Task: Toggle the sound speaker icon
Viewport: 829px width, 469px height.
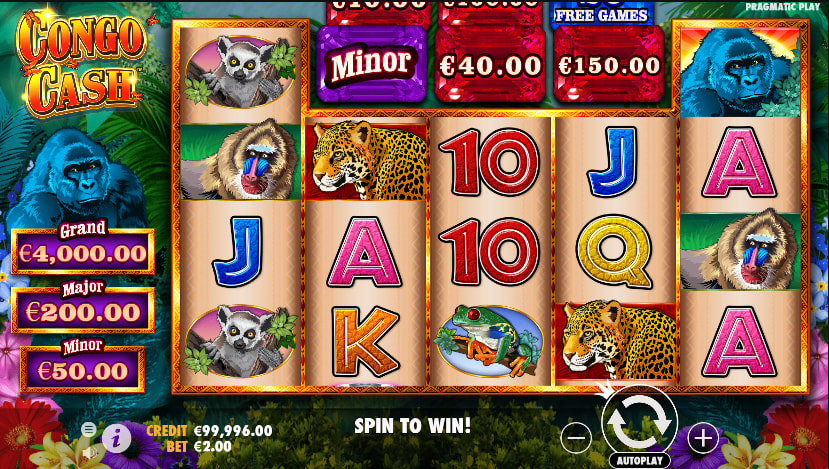Action: tap(90, 451)
